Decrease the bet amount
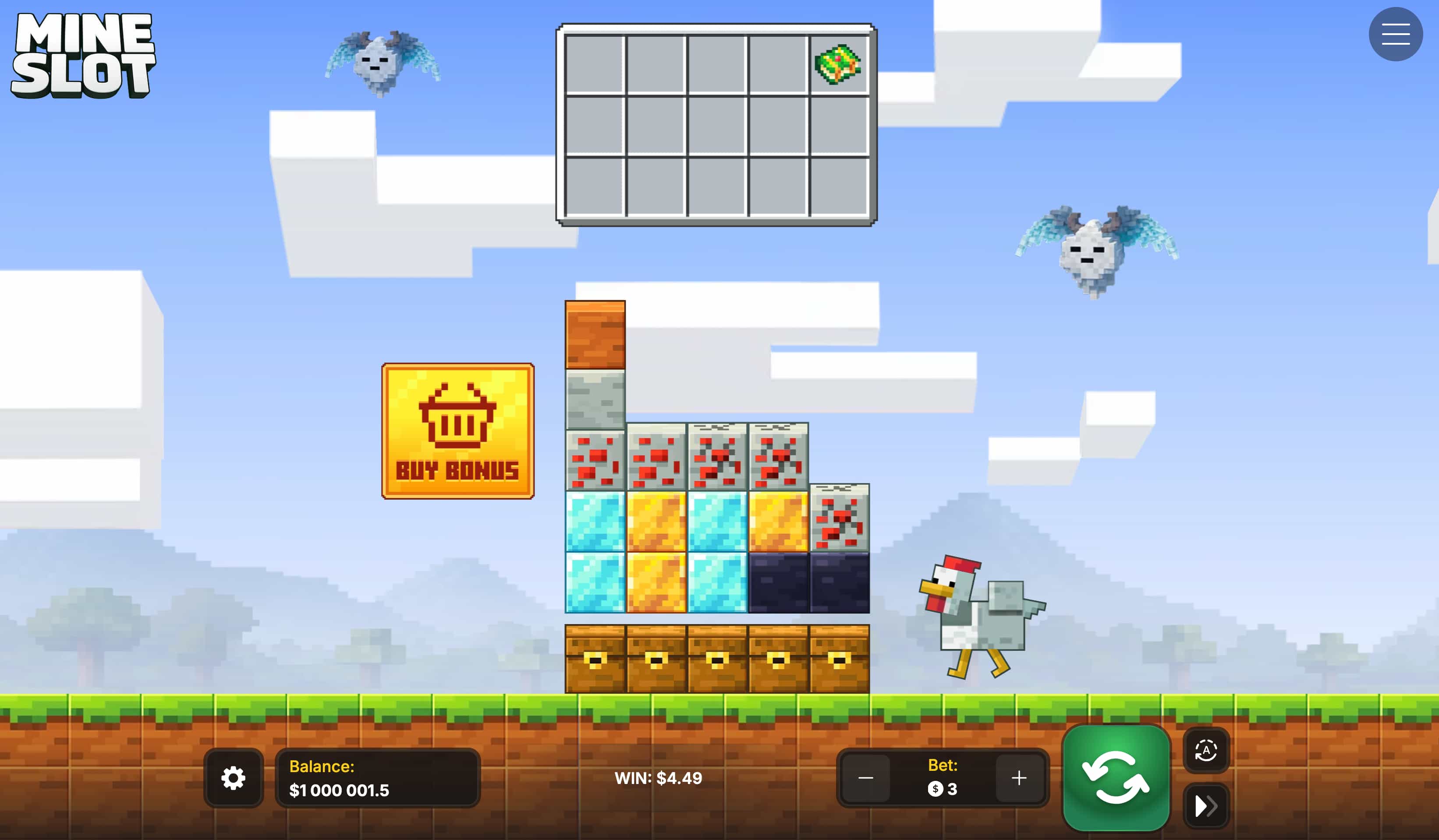The image size is (1439, 840). point(866,778)
